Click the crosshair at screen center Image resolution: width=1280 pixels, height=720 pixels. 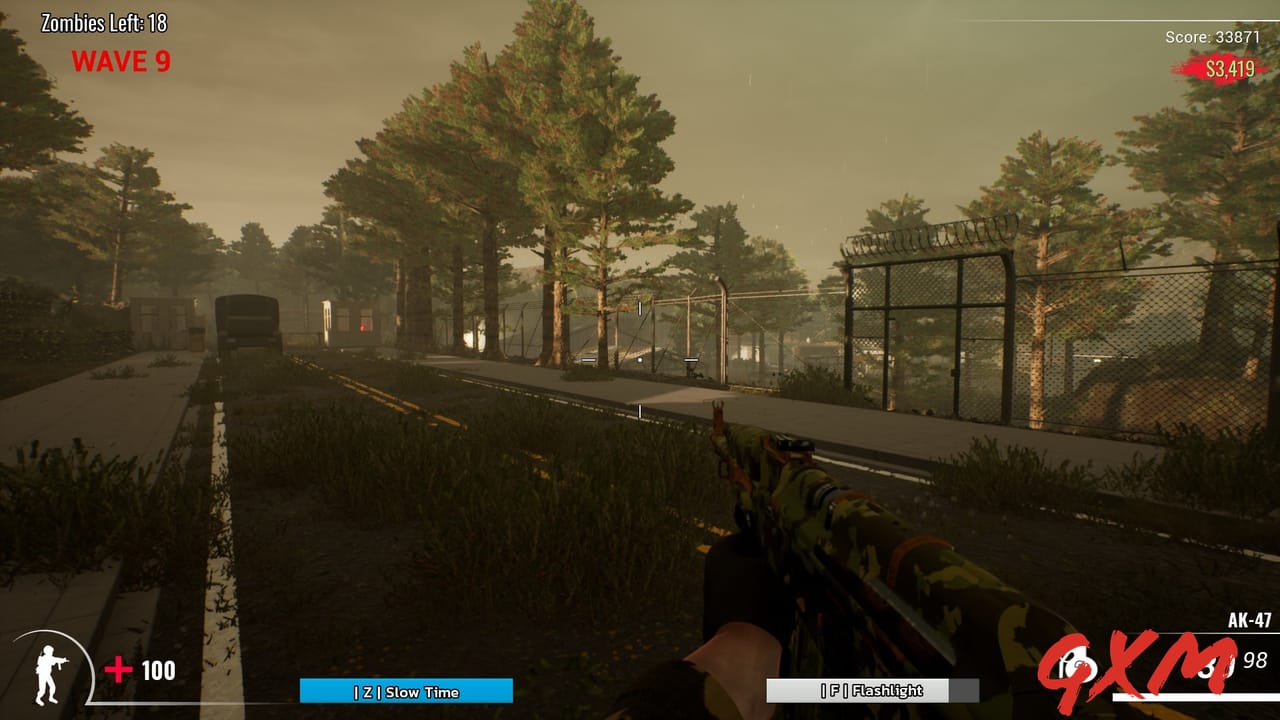coord(640,360)
